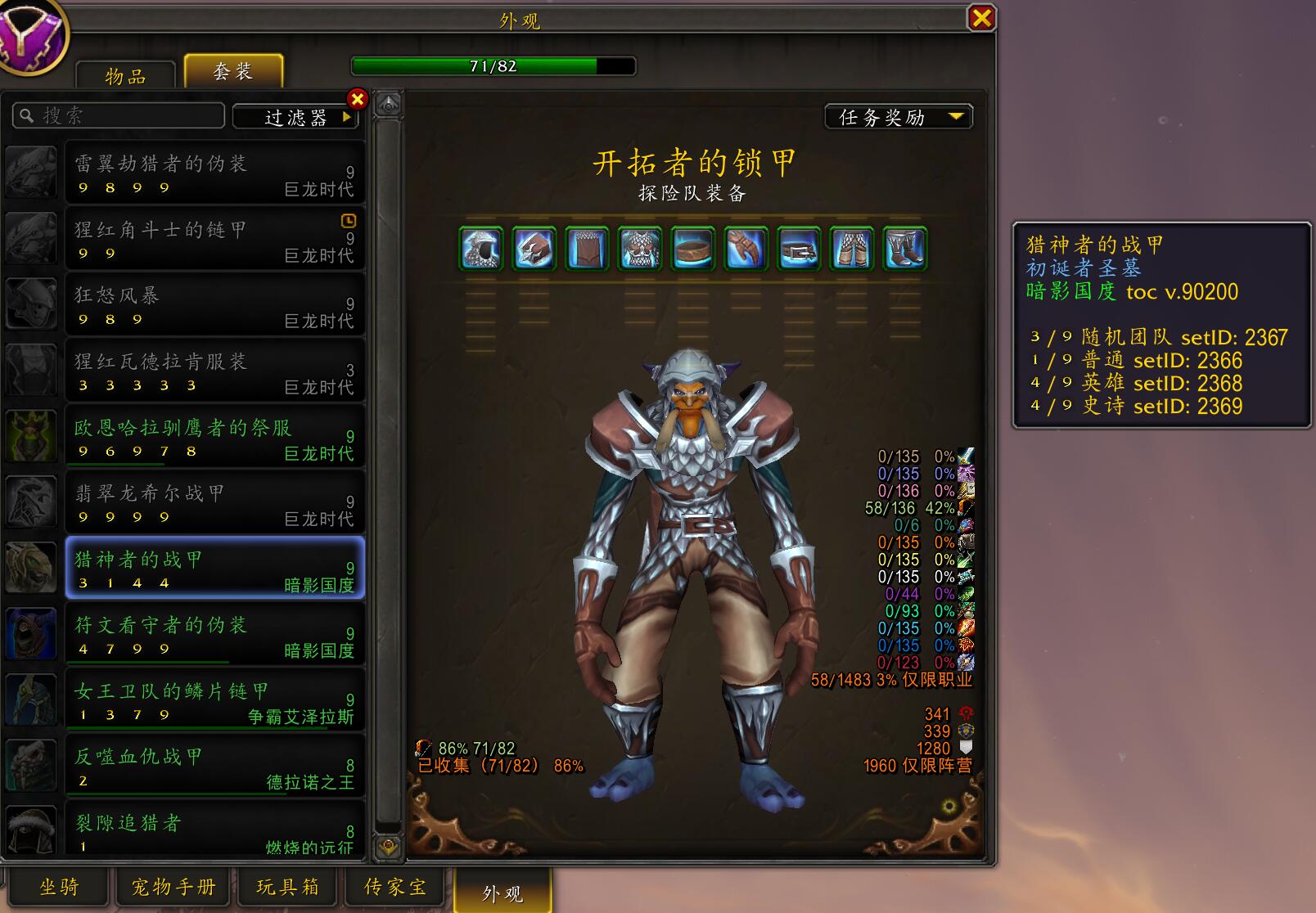The image size is (1316, 913).
Task: Click the Alliance shield icon beside 1280
Action: (964, 746)
